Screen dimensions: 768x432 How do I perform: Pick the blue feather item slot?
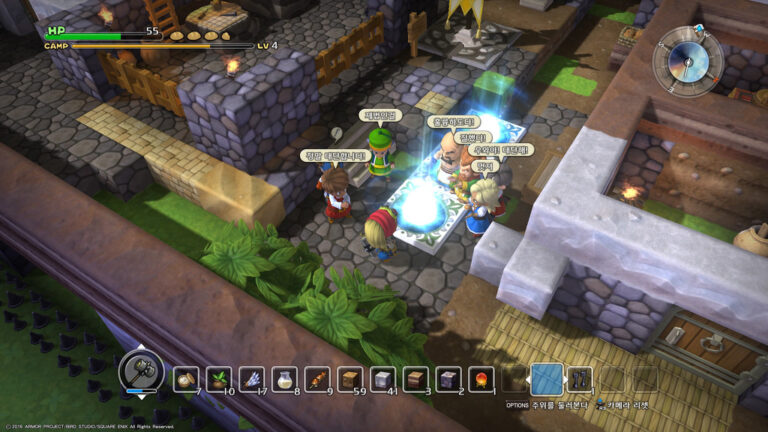click(252, 379)
